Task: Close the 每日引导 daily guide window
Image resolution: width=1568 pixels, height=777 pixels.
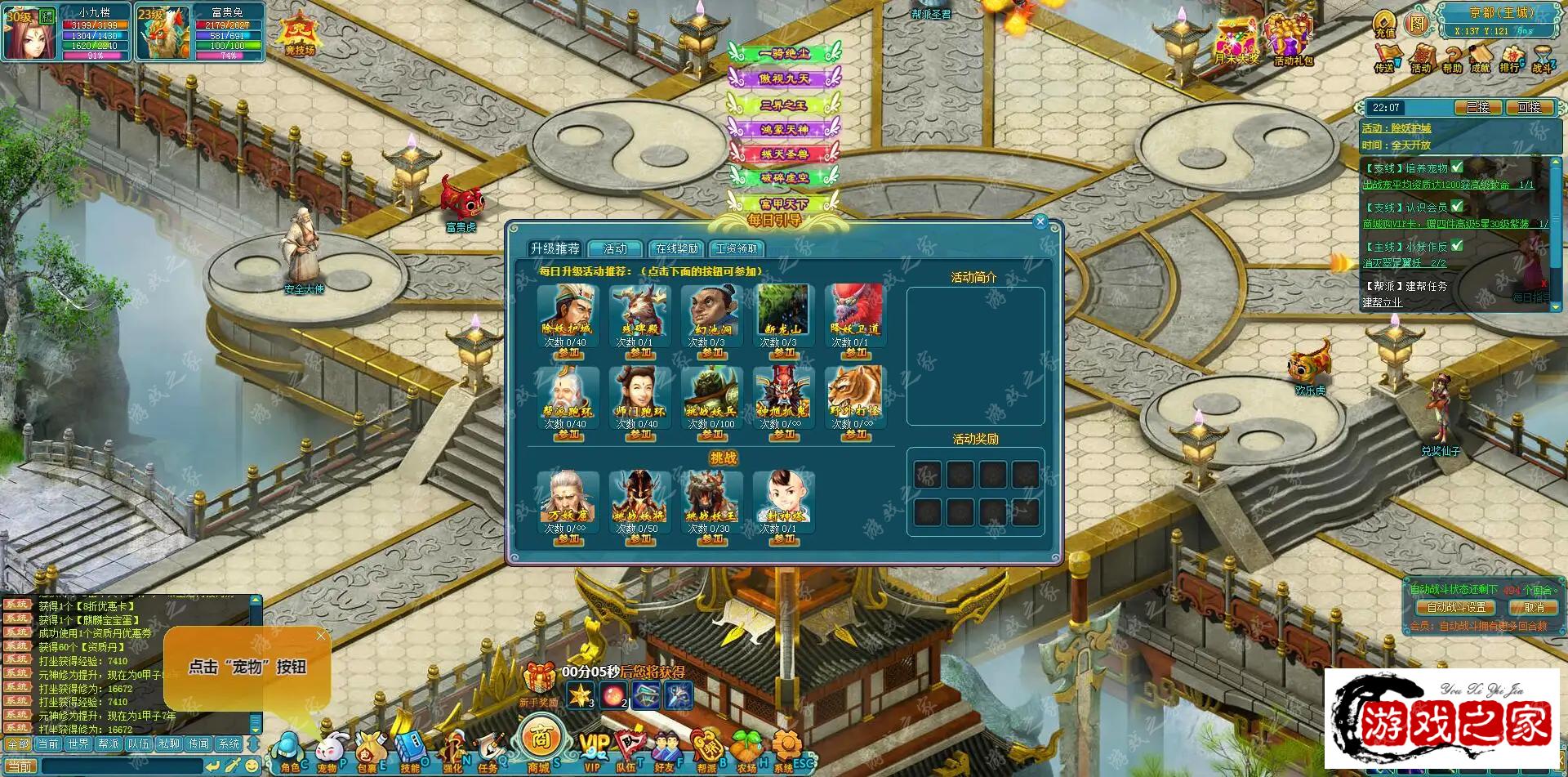Action: point(1040,221)
